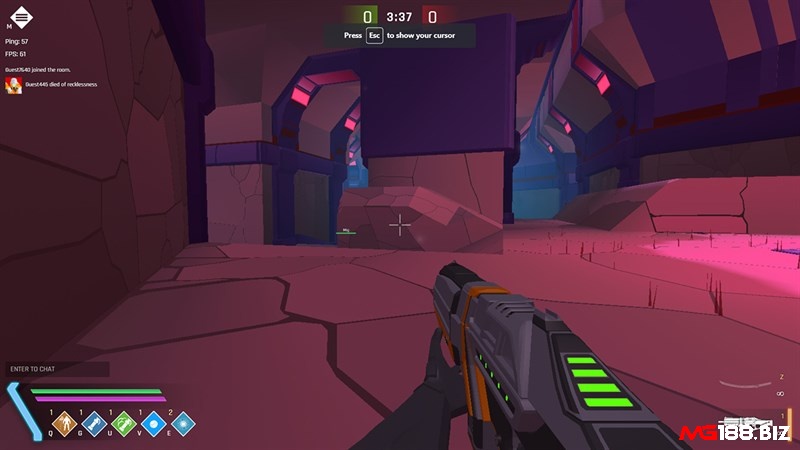Open the hamburger menu icon
Image resolution: width=800 pixels, height=450 pixels.
(x=21, y=17)
